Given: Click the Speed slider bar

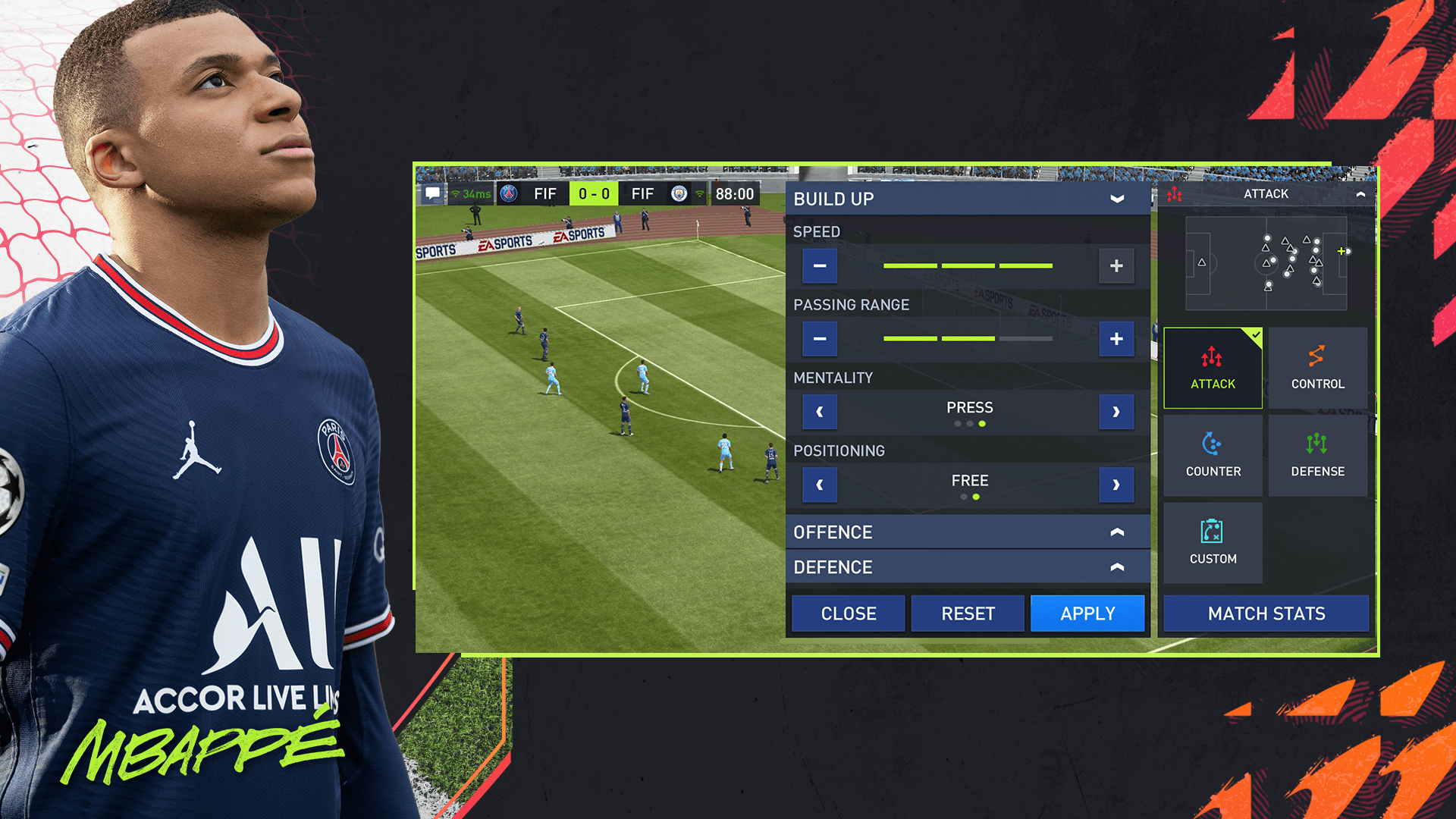Looking at the screenshot, I should [x=971, y=266].
